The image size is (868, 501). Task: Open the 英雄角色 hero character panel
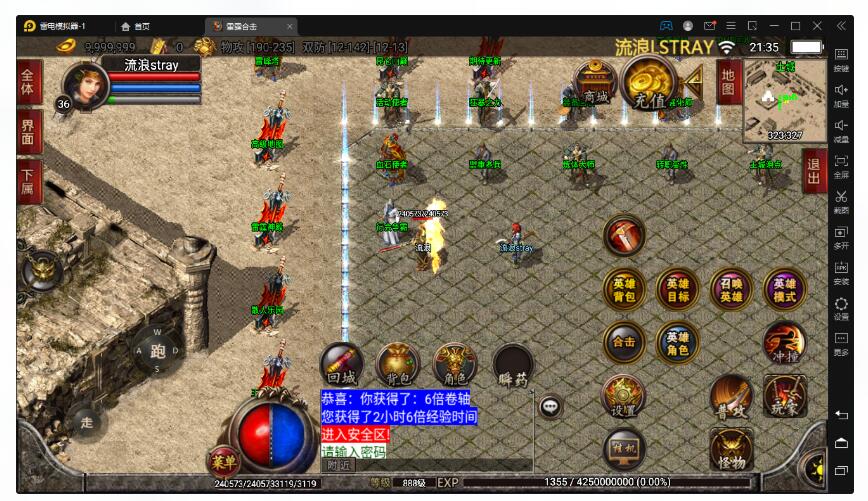[677, 343]
